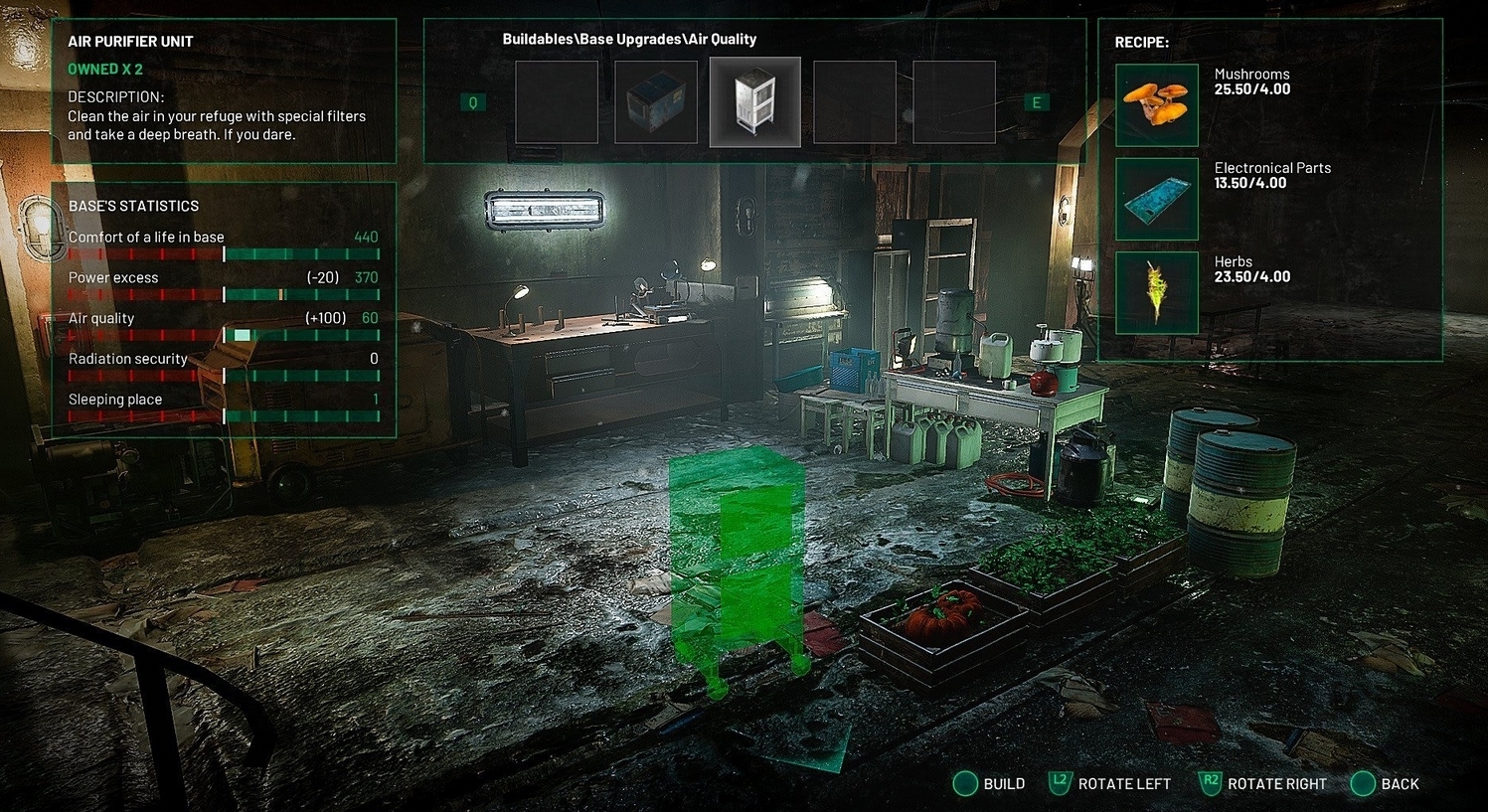This screenshot has width=1488, height=812.
Task: Select the container thumbnail left of the purifier
Action: pos(655,102)
